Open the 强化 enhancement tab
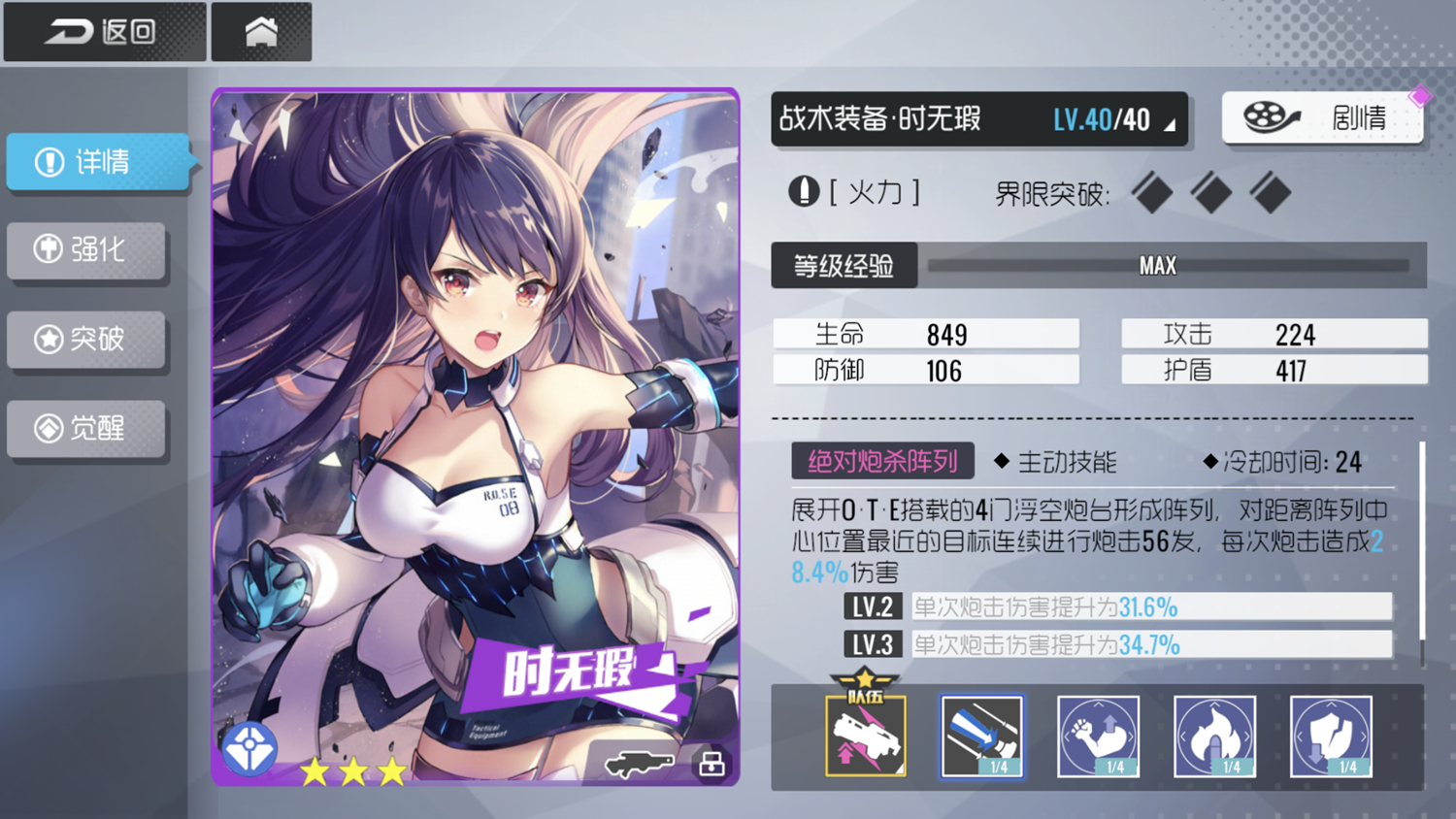 coord(86,250)
